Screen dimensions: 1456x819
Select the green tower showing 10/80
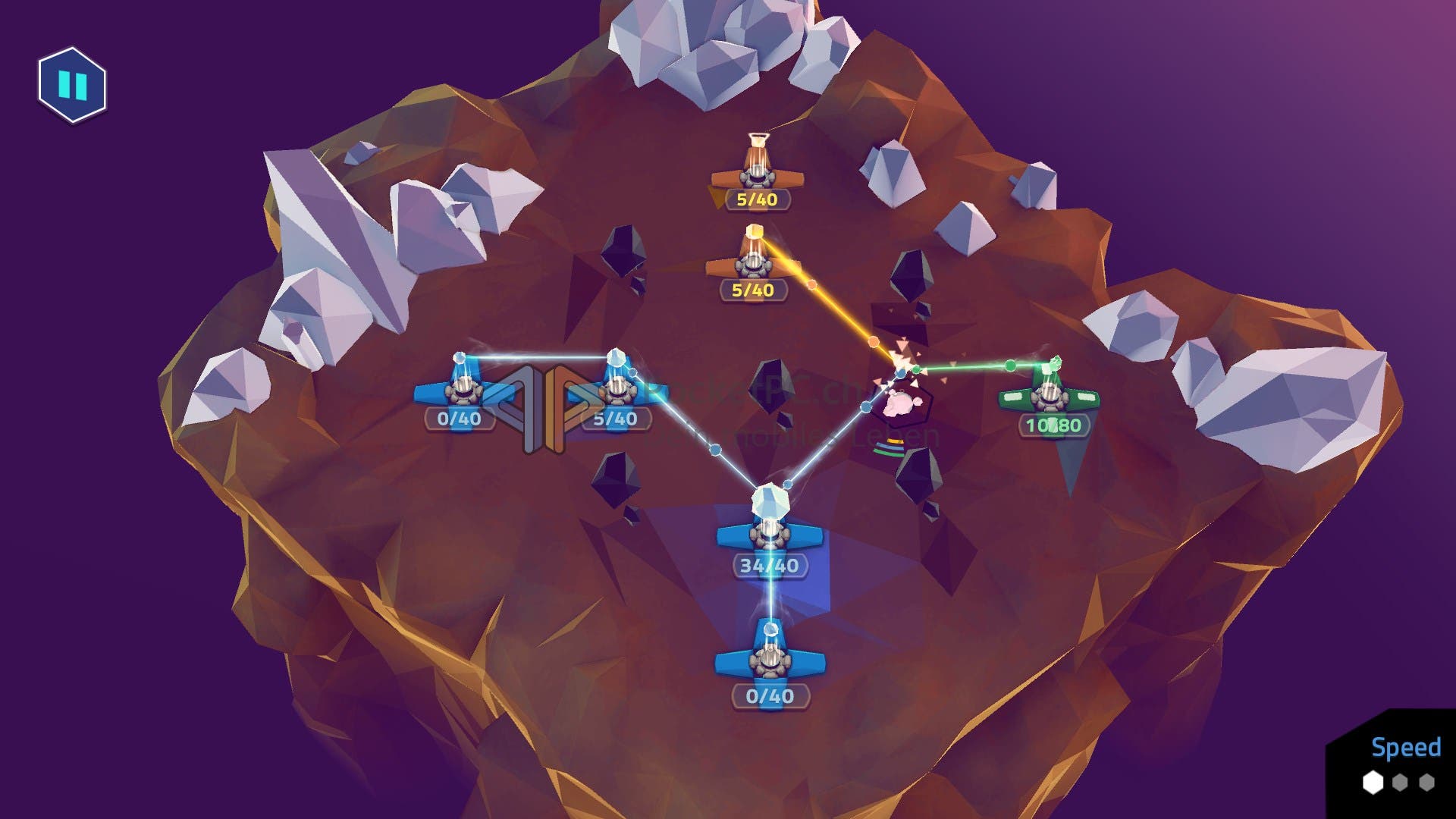[1050, 396]
